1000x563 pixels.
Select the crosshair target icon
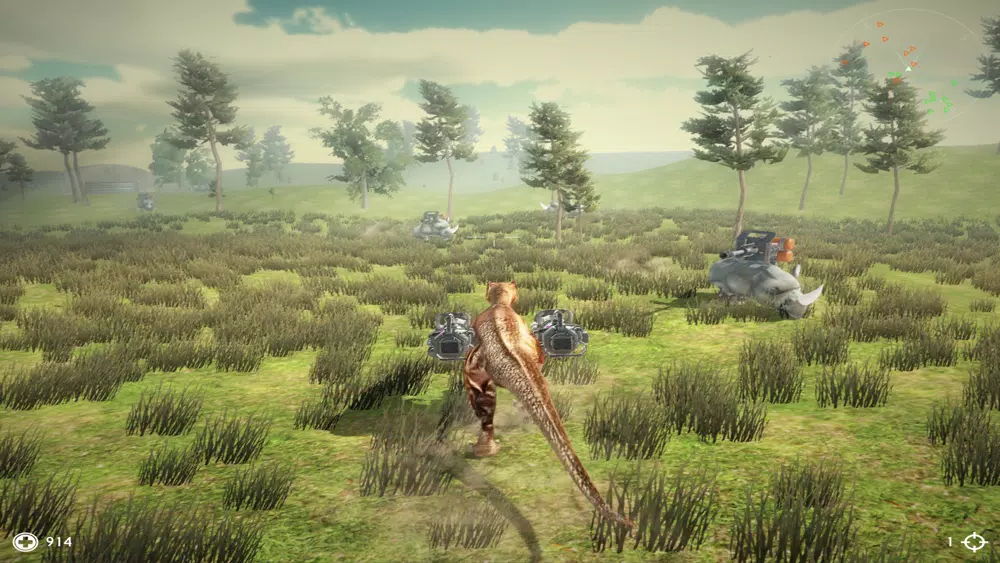tap(974, 542)
